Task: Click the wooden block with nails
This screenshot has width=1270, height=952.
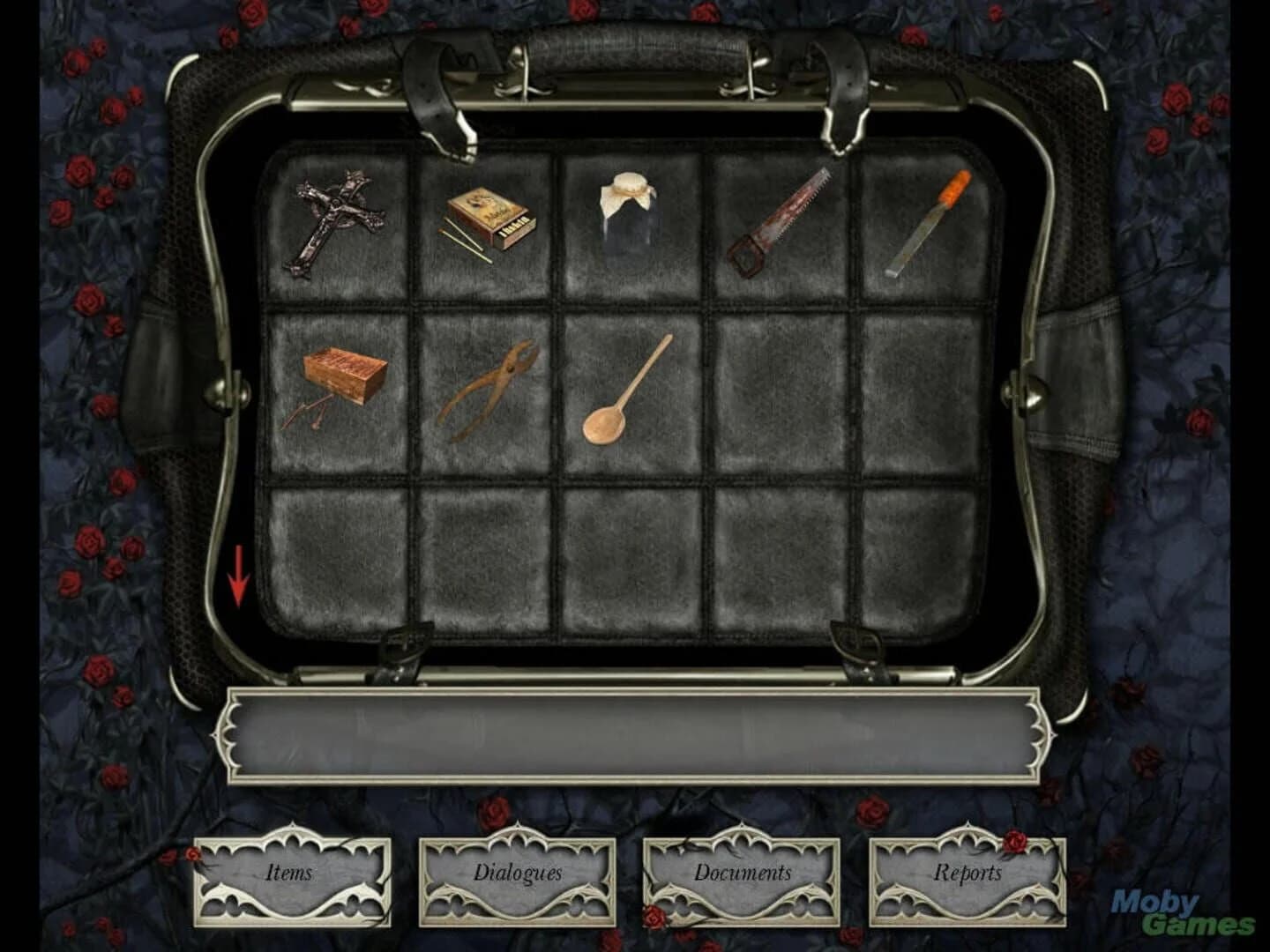Action: click(x=340, y=379)
